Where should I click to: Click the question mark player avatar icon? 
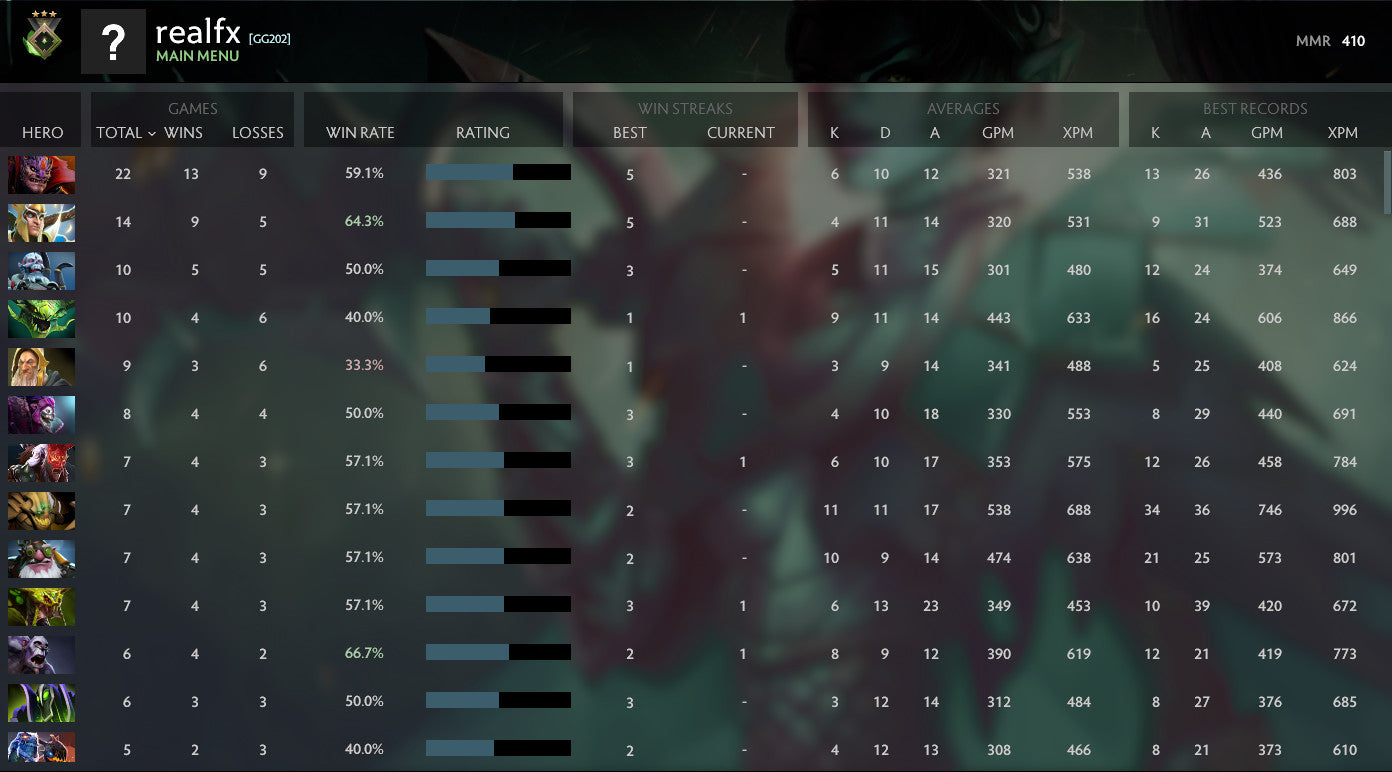coord(113,40)
